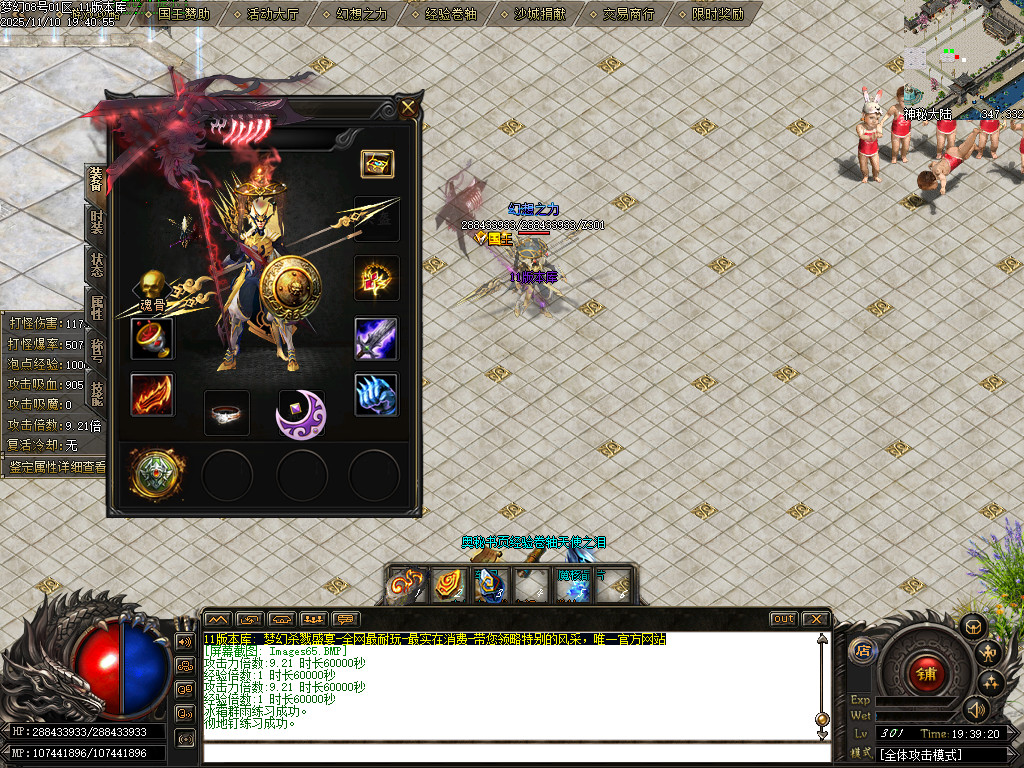Close the chat window with X button
The image size is (1024, 768).
[815, 619]
